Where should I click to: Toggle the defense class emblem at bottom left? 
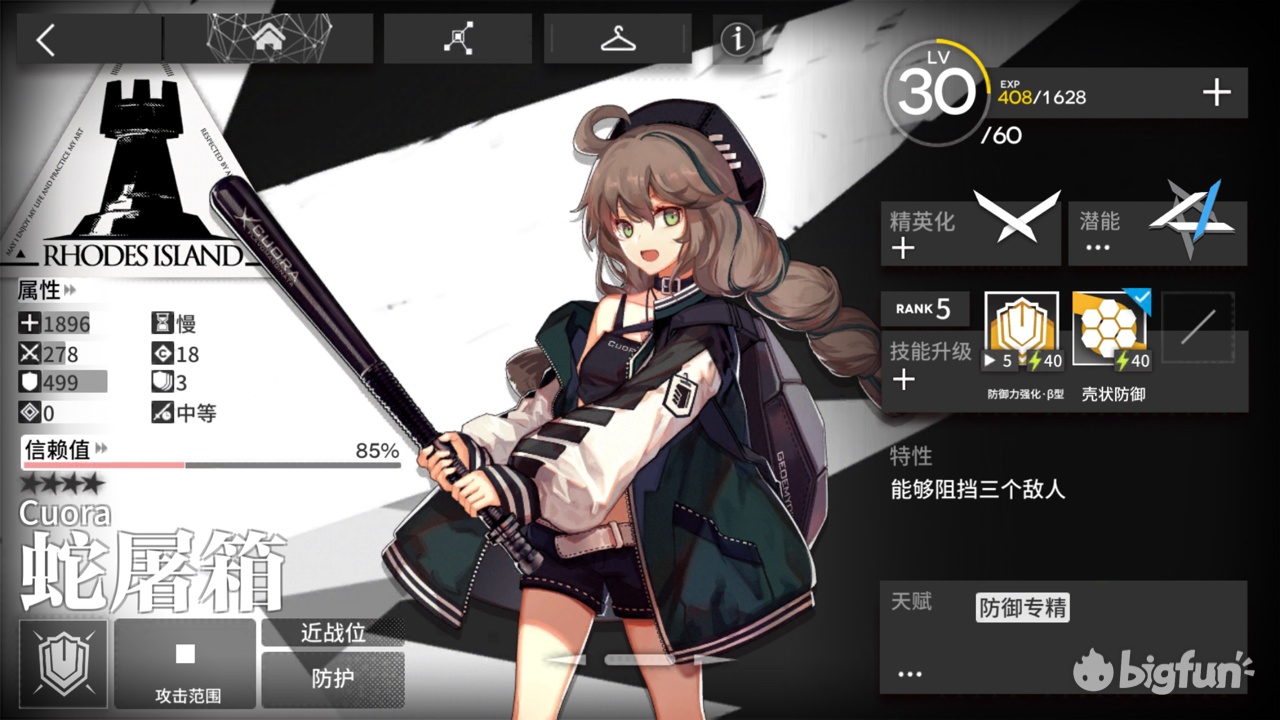coord(62,662)
